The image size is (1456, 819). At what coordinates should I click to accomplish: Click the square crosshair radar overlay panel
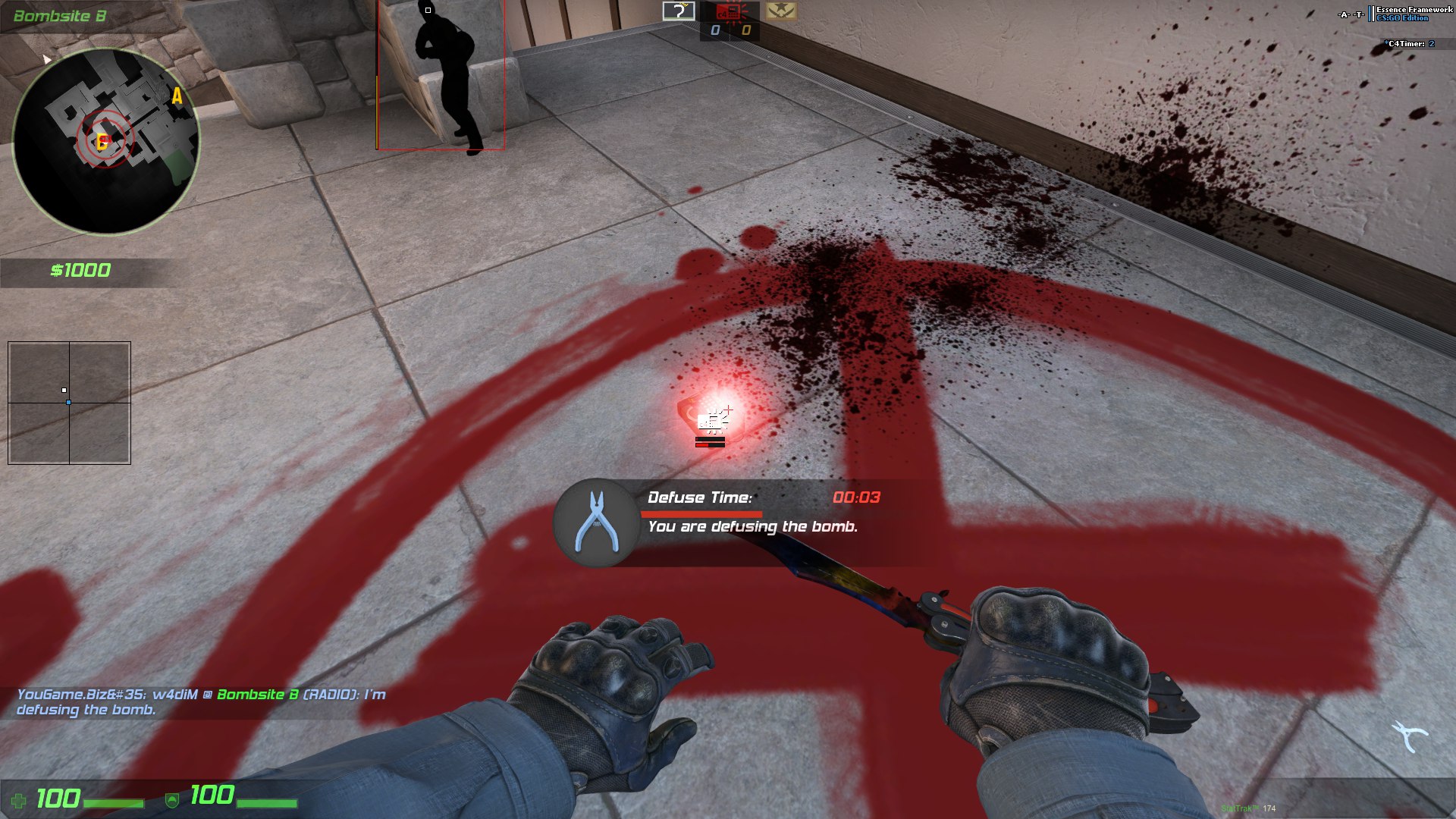[69, 403]
